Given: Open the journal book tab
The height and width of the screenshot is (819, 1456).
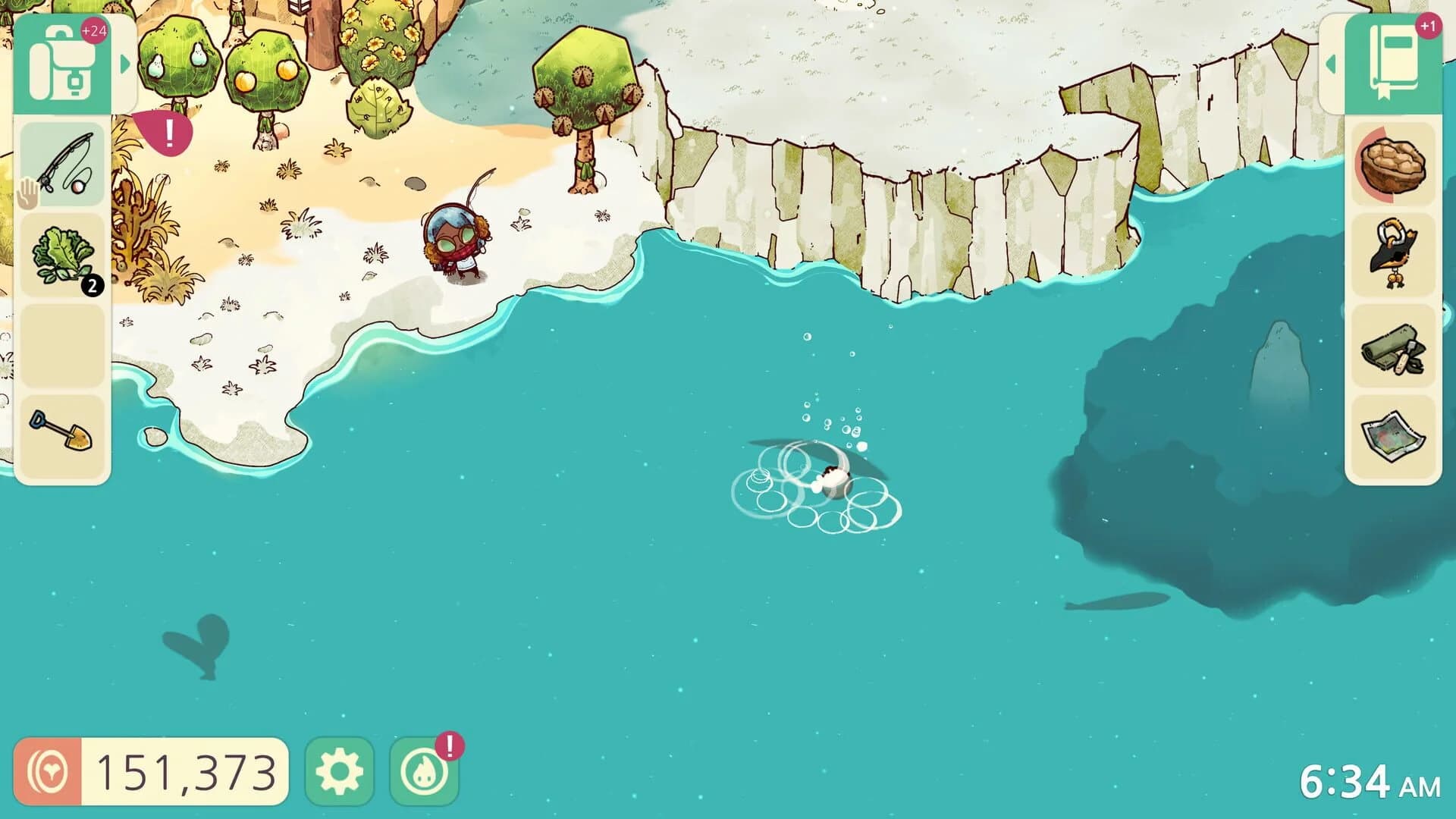Looking at the screenshot, I should click(x=1394, y=64).
